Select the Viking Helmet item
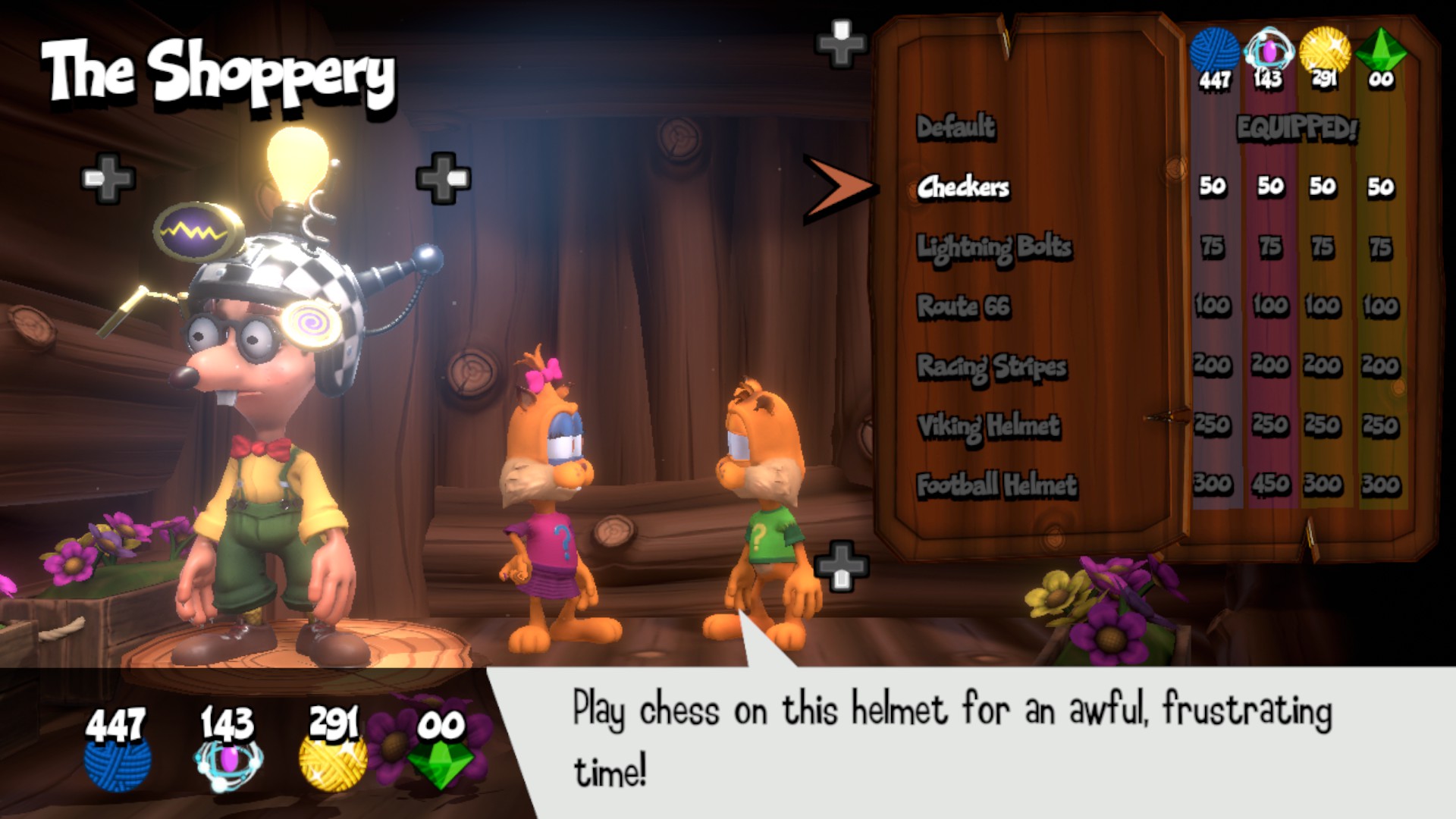The width and height of the screenshot is (1456, 819). [989, 426]
